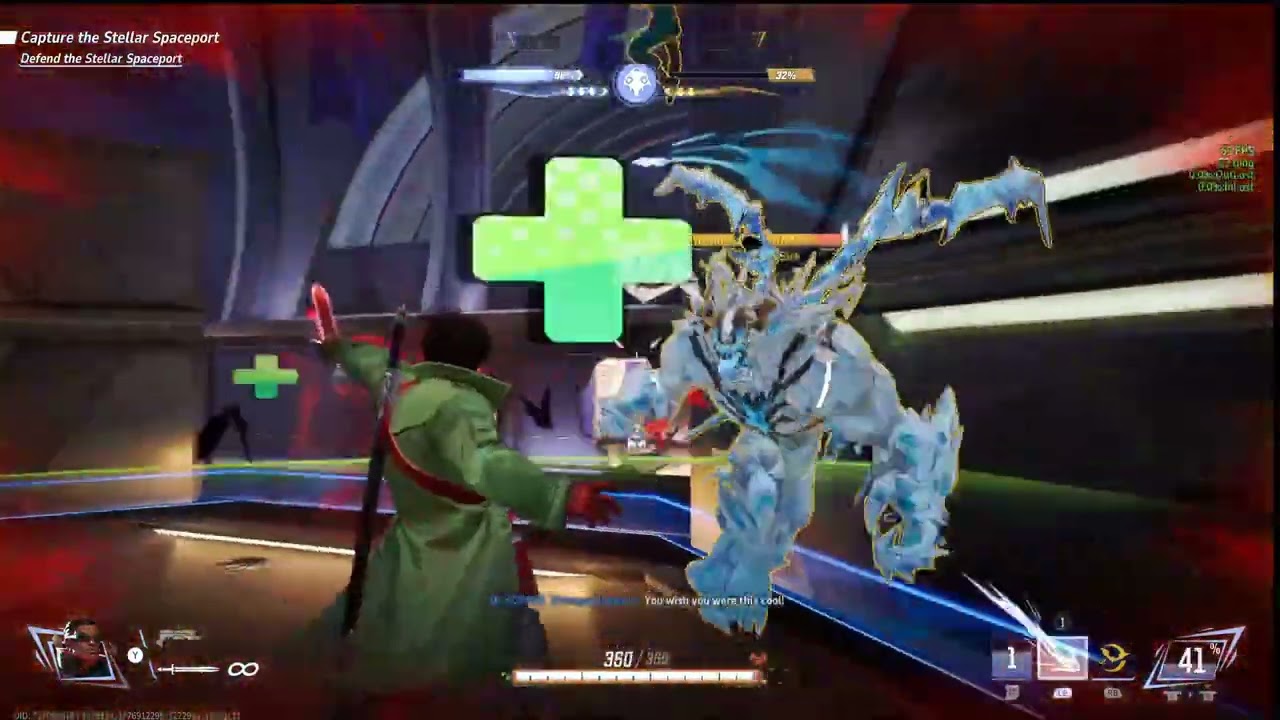
Task: Activate the yellow crescent ability icon
Action: 1113,659
